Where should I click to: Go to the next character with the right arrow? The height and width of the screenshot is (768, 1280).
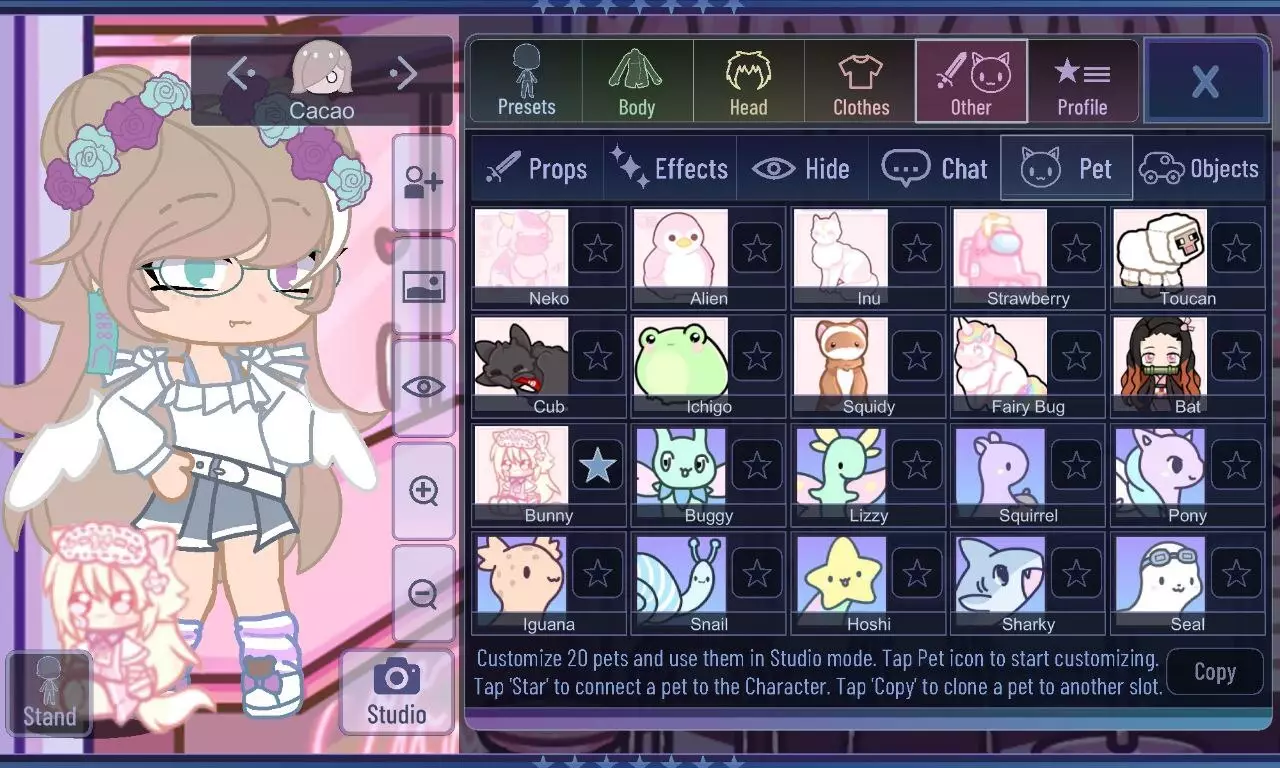[x=404, y=73]
